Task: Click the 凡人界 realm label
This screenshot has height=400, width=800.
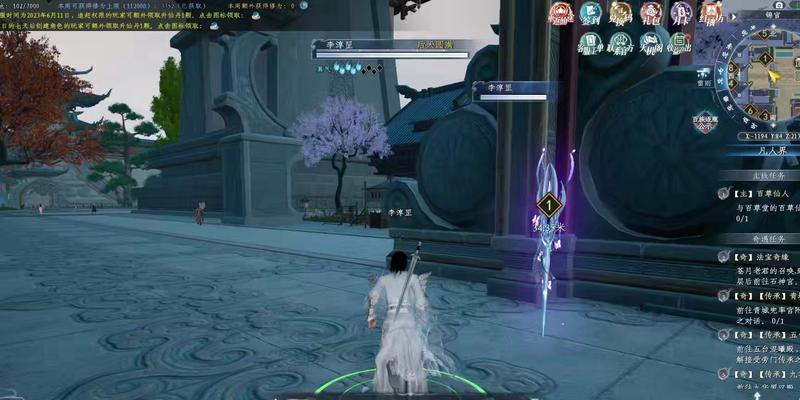Action: (x=768, y=148)
